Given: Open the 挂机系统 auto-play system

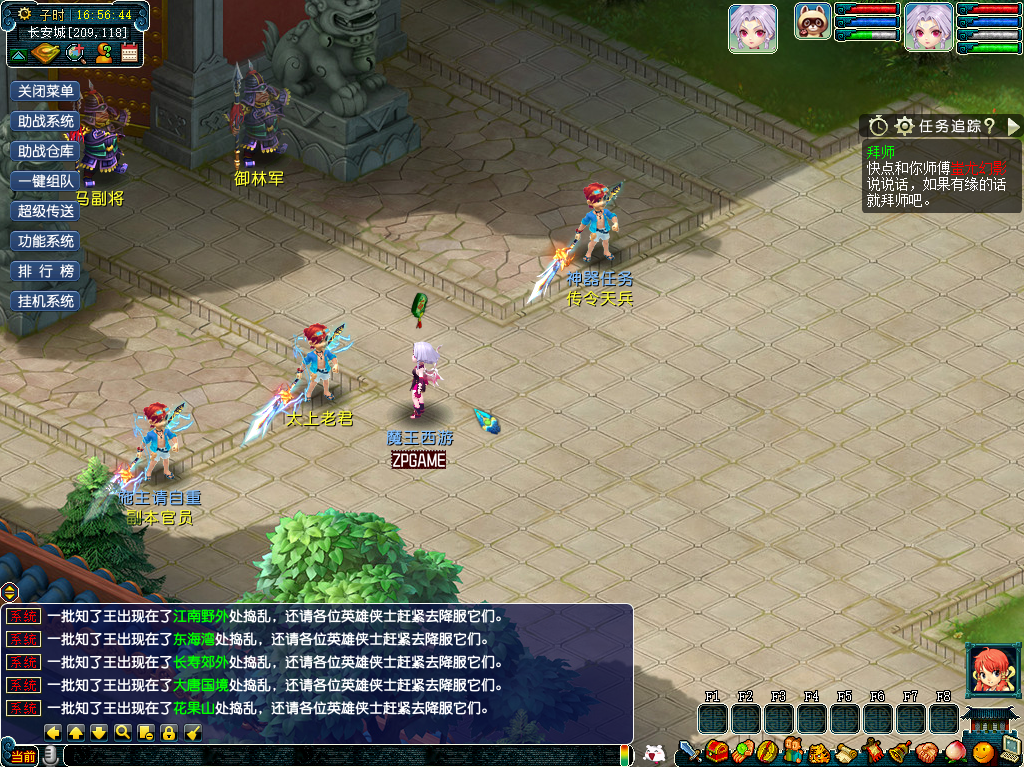Looking at the screenshot, I should click(x=46, y=301).
